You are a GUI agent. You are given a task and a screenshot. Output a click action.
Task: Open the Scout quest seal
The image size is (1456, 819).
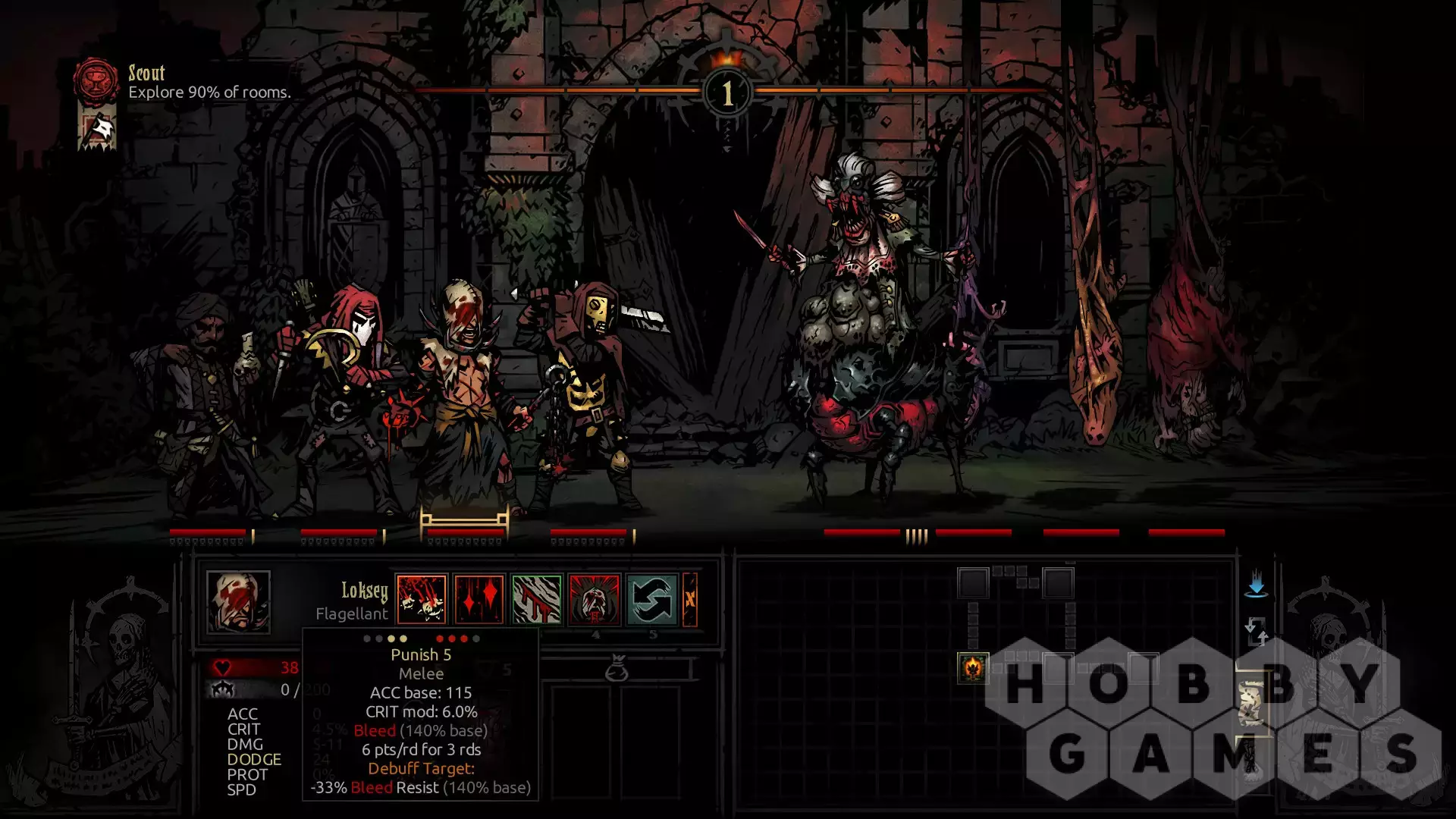[96, 80]
